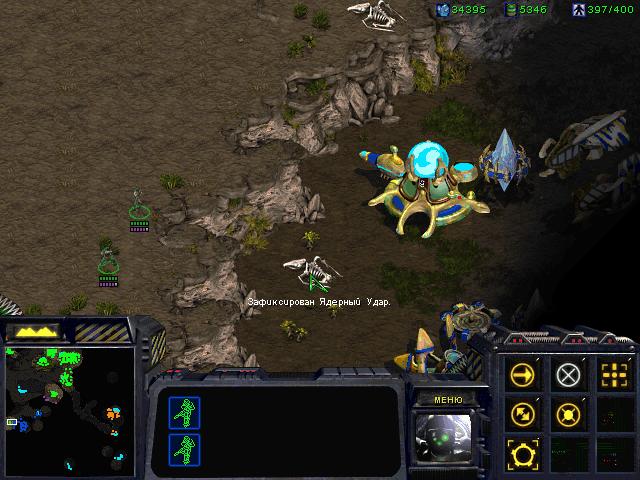The image size is (640, 480).
Task: Select the upper ghost wireframe in the selection panel
Action: click(x=185, y=412)
